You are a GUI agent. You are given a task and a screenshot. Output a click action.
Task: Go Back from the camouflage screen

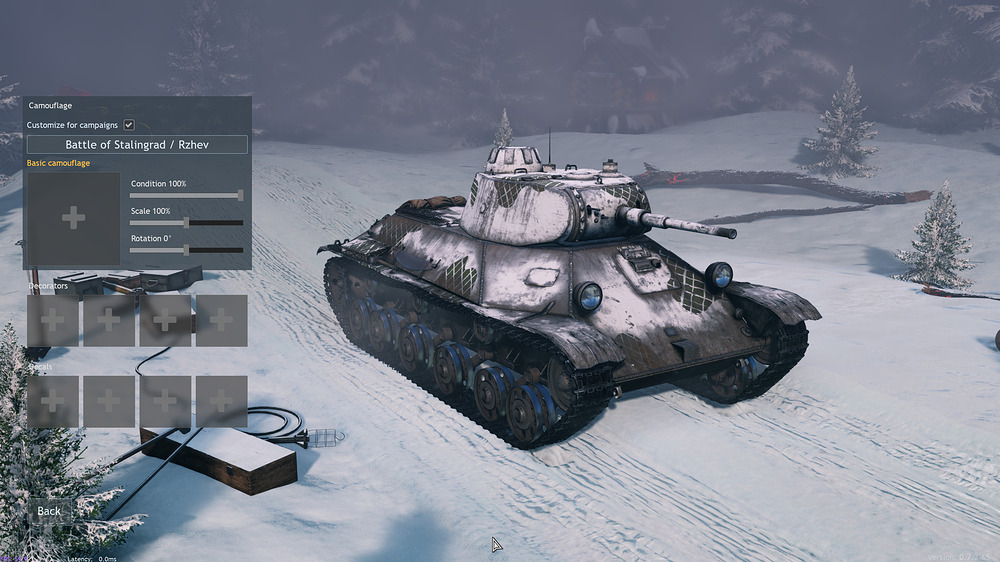49,511
